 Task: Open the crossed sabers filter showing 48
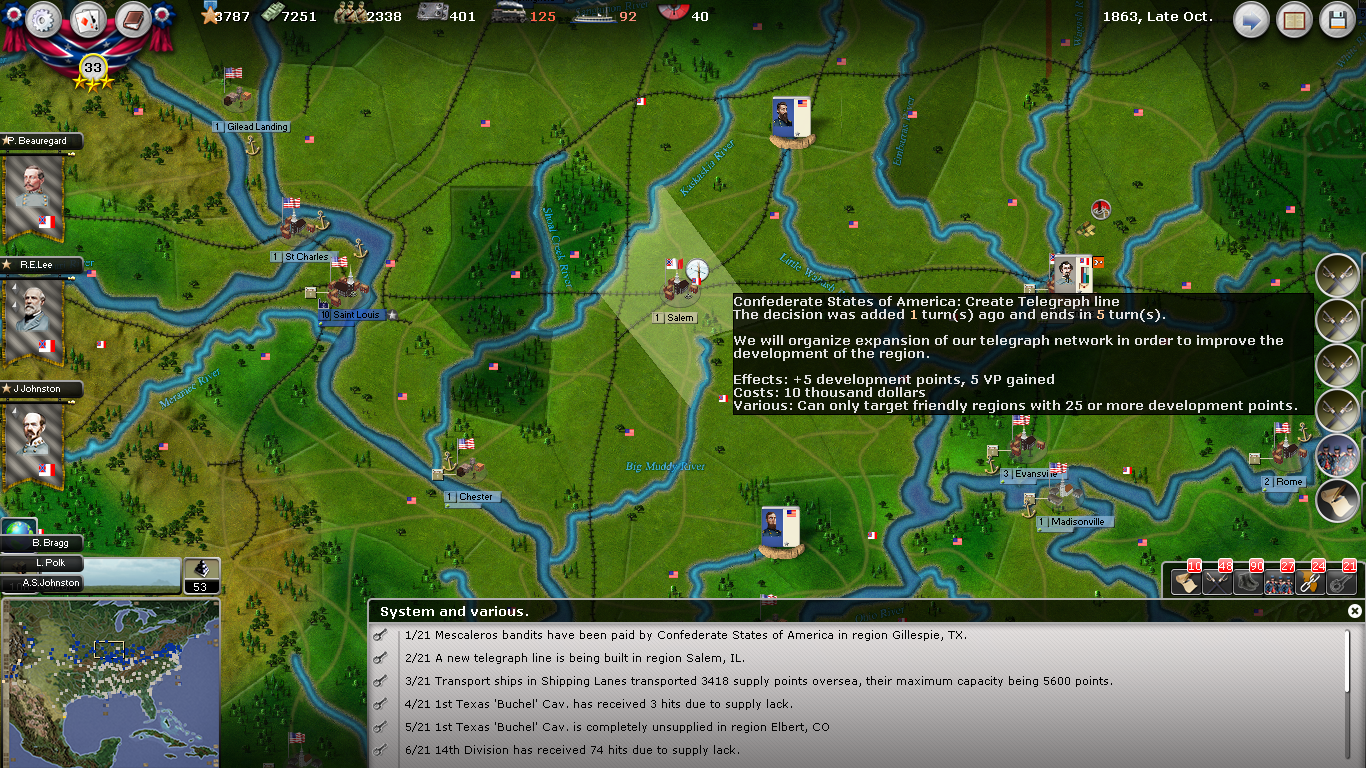point(1217,581)
